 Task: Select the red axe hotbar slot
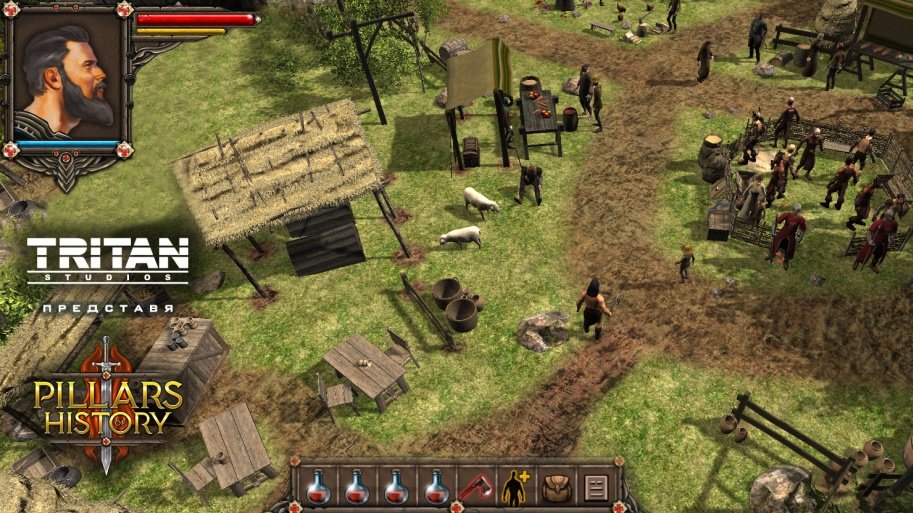coord(474,487)
